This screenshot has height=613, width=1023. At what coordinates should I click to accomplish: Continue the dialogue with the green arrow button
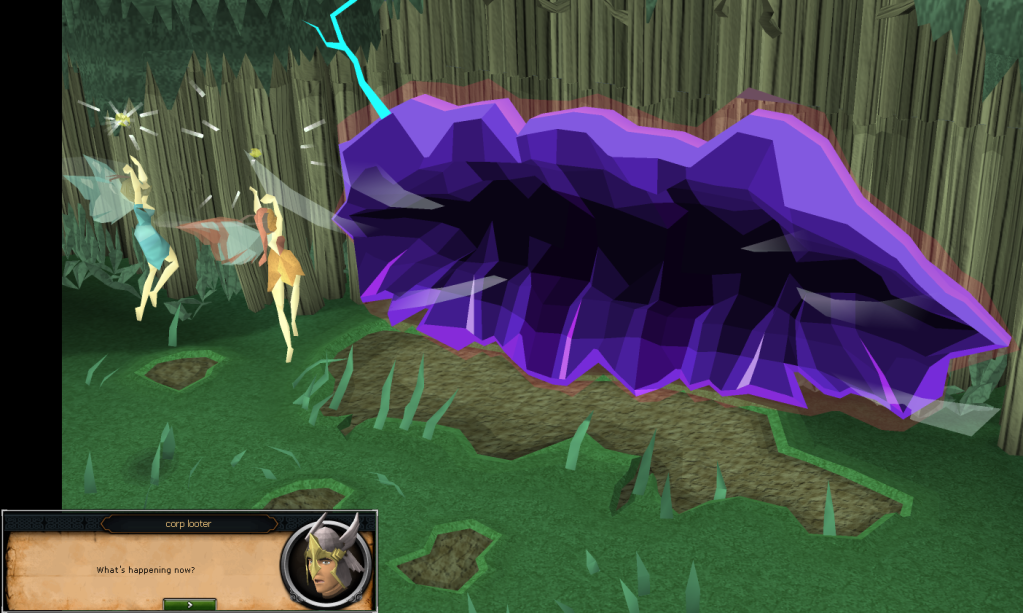click(x=189, y=604)
